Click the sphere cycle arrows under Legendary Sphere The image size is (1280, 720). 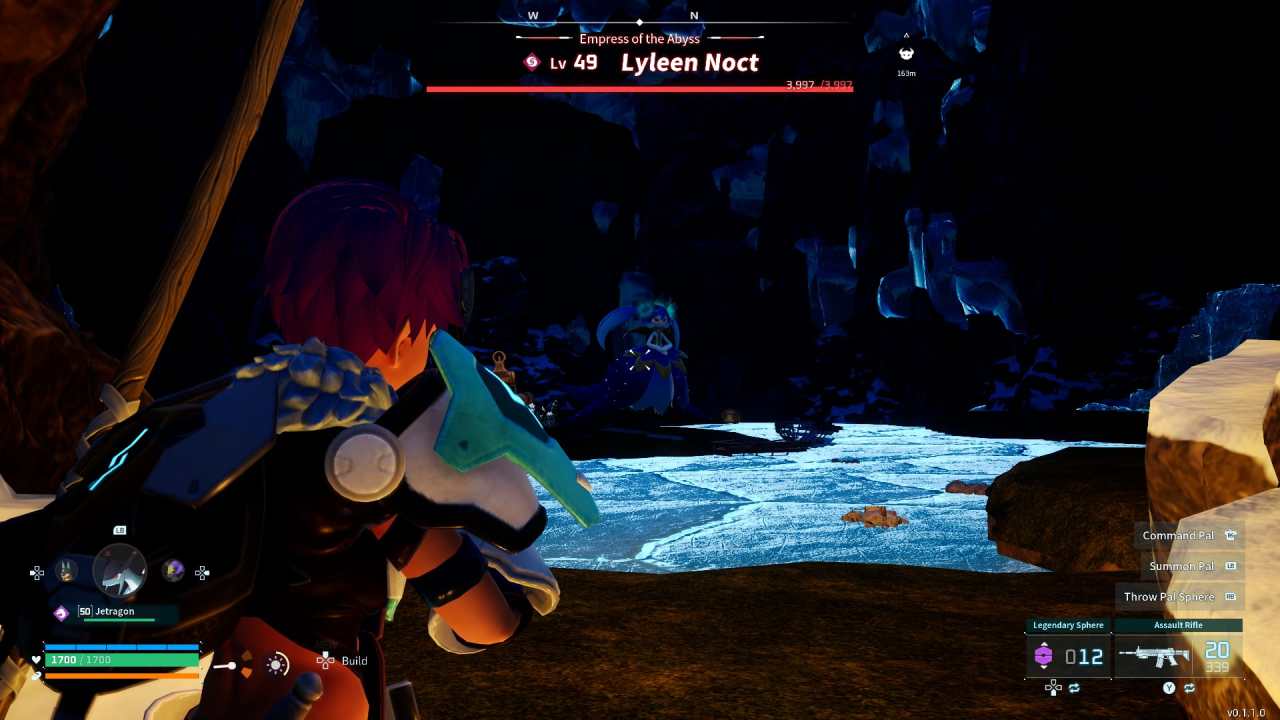click(x=1075, y=688)
